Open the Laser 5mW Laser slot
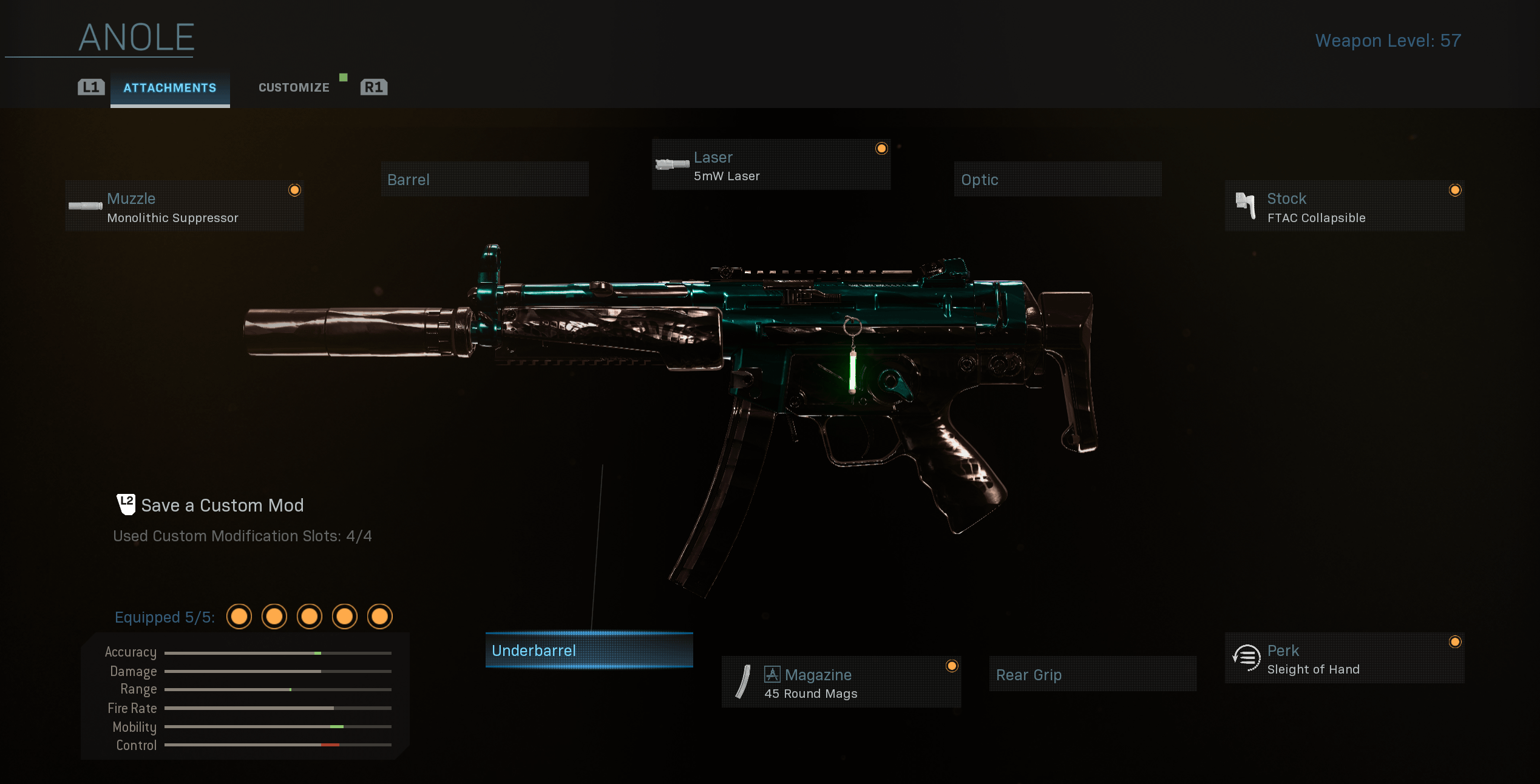 point(771,165)
